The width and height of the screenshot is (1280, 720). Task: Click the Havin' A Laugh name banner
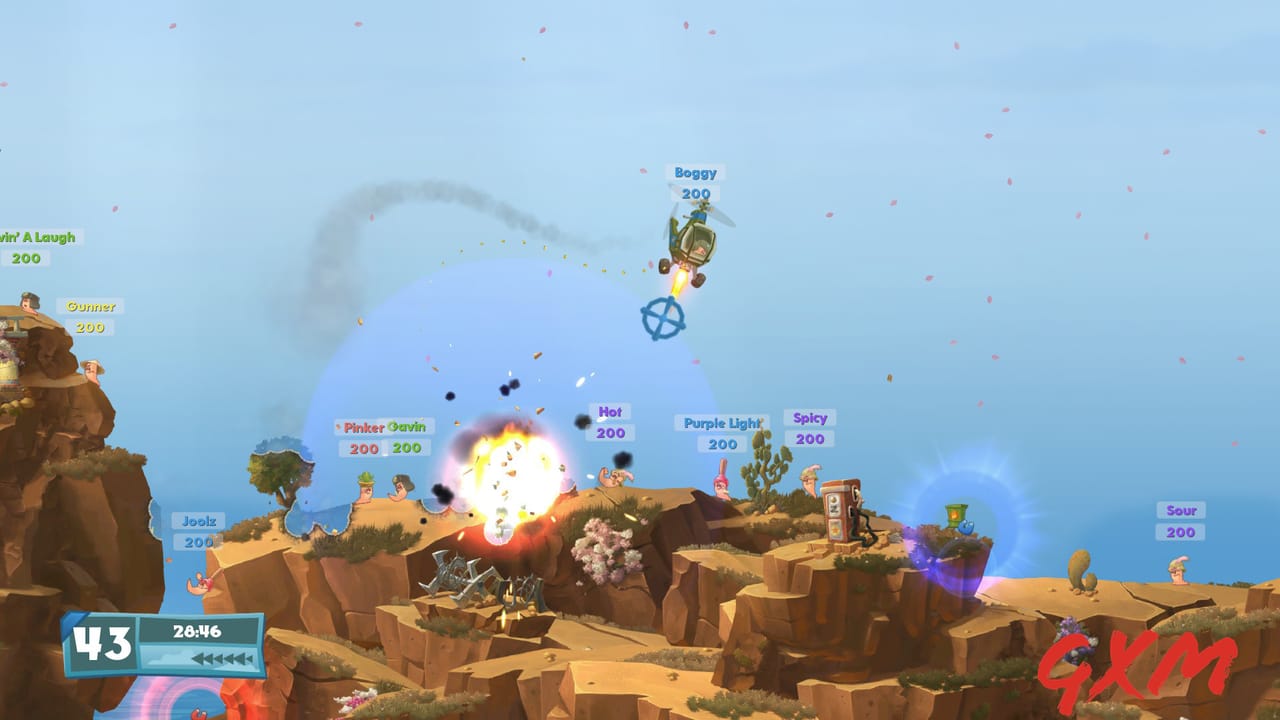pos(35,238)
